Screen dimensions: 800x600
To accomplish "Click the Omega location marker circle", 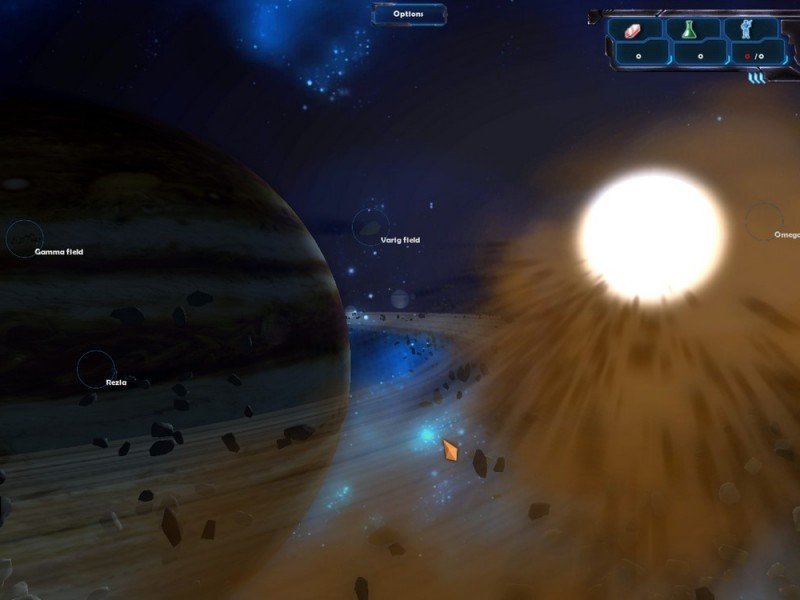I will pos(764,221).
